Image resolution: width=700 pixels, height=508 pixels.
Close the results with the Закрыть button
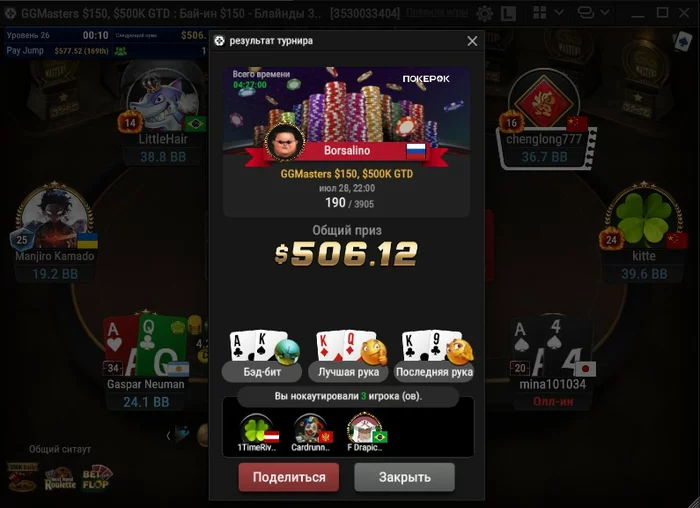[x=404, y=477]
